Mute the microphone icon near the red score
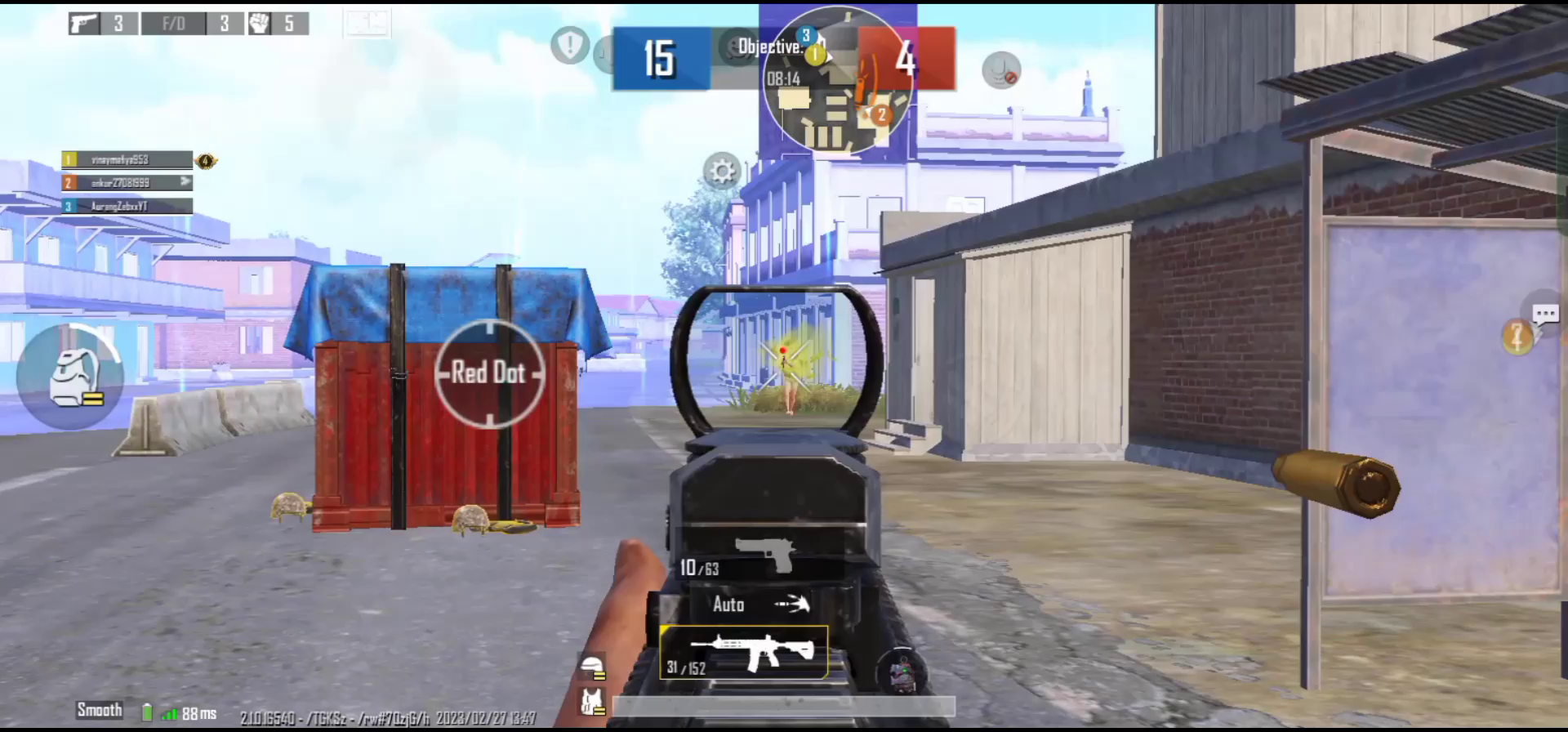The width and height of the screenshot is (1568, 732). (1000, 71)
